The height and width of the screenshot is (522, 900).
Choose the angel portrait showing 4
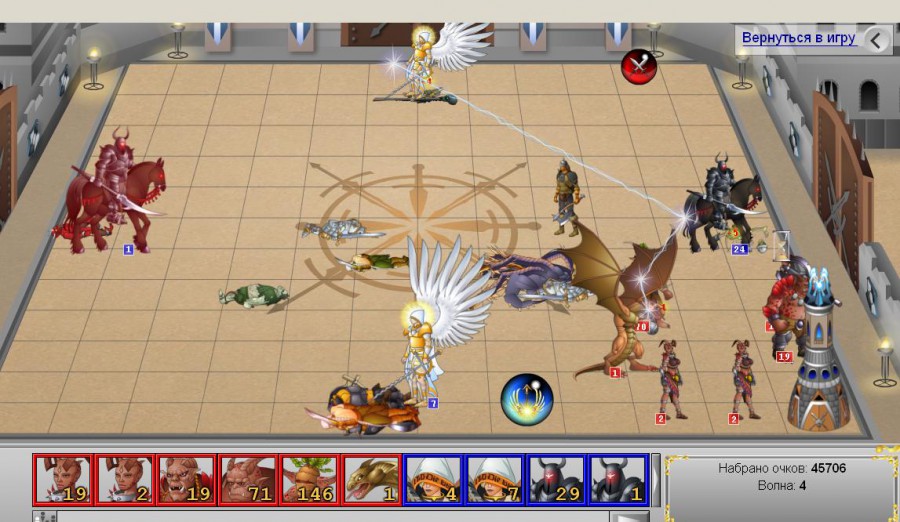(x=433, y=479)
